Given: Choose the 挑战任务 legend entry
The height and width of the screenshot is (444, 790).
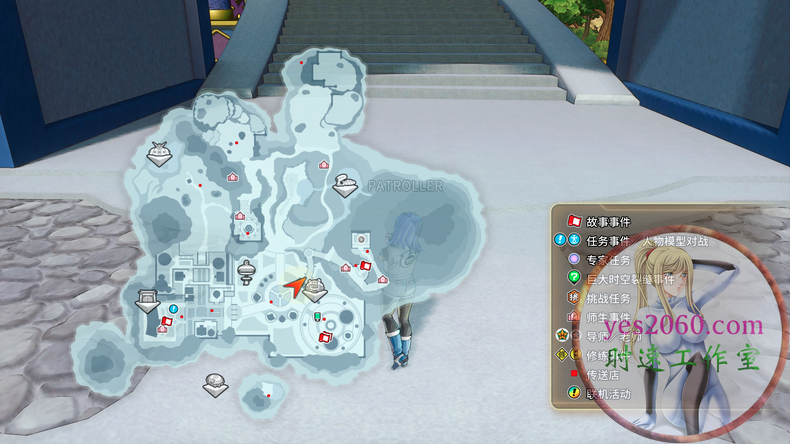Looking at the screenshot, I should coord(607,298).
